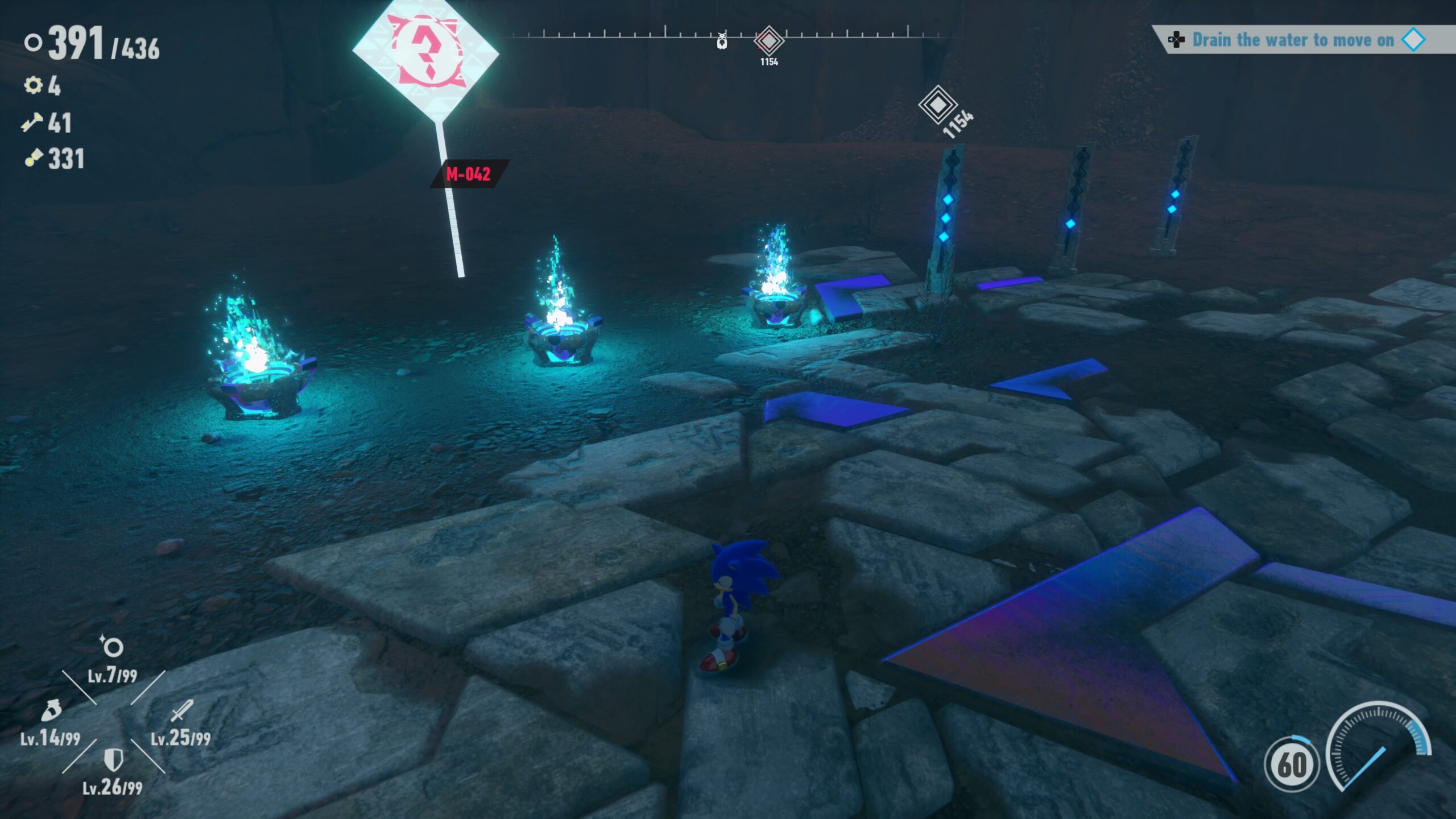Select the floating diamond waypoint marked 1154
The height and width of the screenshot is (819, 1456).
click(x=937, y=105)
